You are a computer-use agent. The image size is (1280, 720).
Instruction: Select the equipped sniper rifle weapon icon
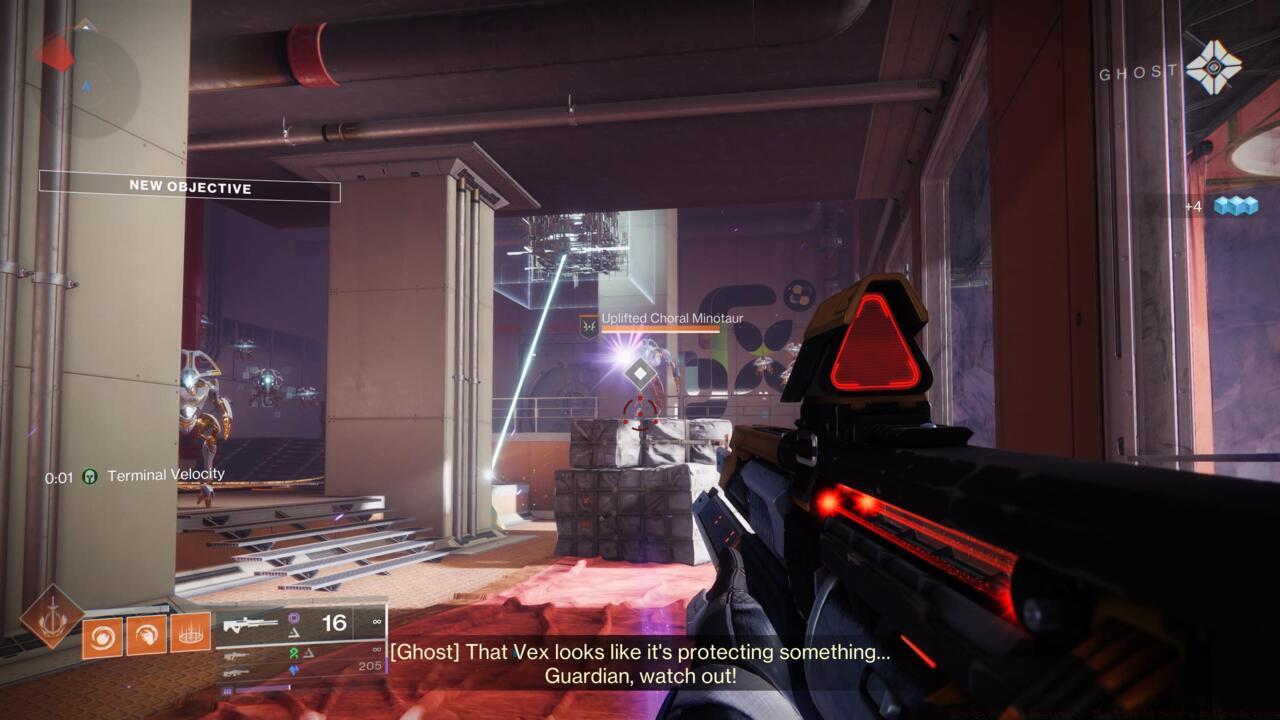[249, 626]
